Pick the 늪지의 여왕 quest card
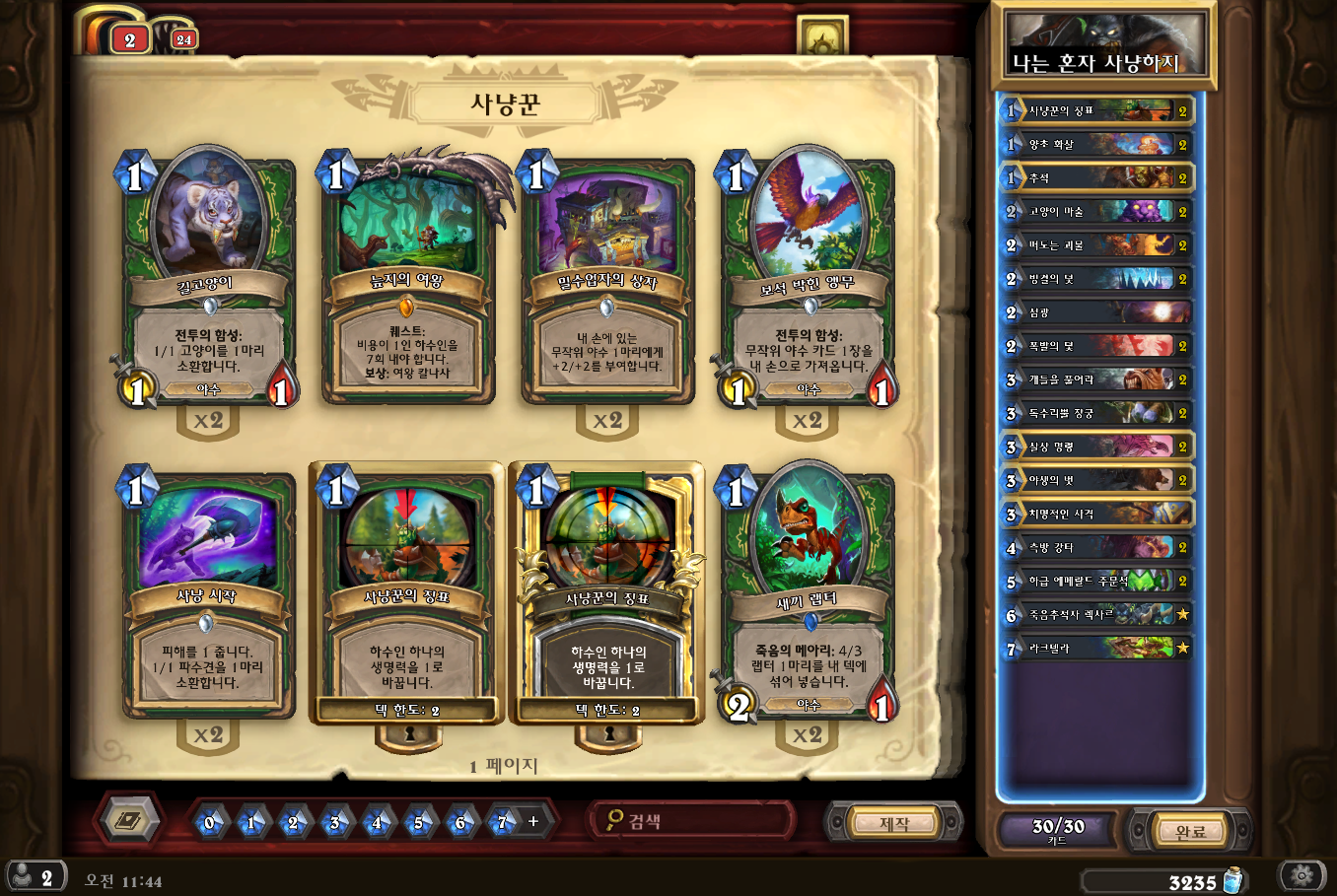 click(x=407, y=281)
